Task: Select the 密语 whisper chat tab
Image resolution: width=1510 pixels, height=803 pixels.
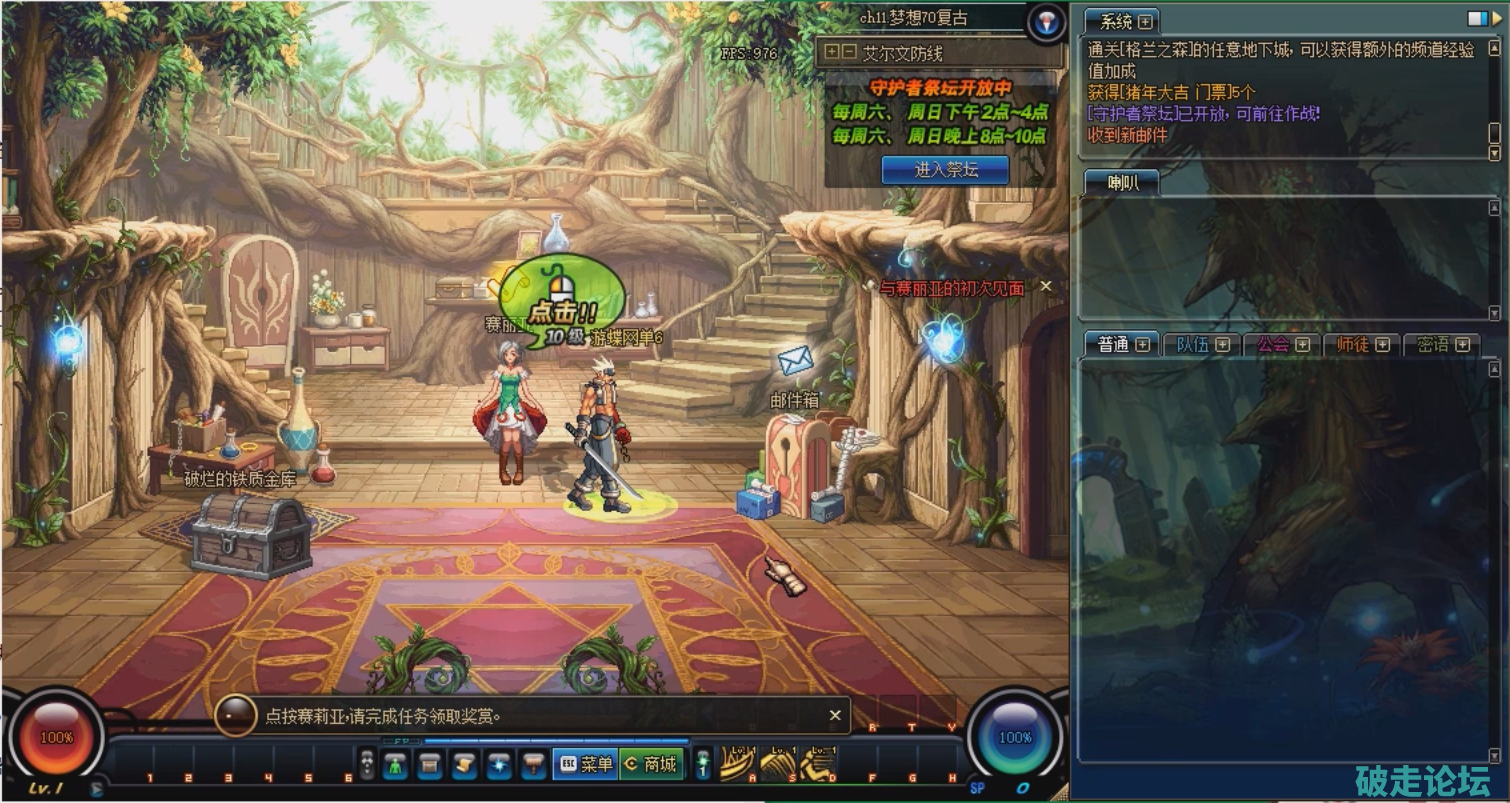Action: [1442, 344]
